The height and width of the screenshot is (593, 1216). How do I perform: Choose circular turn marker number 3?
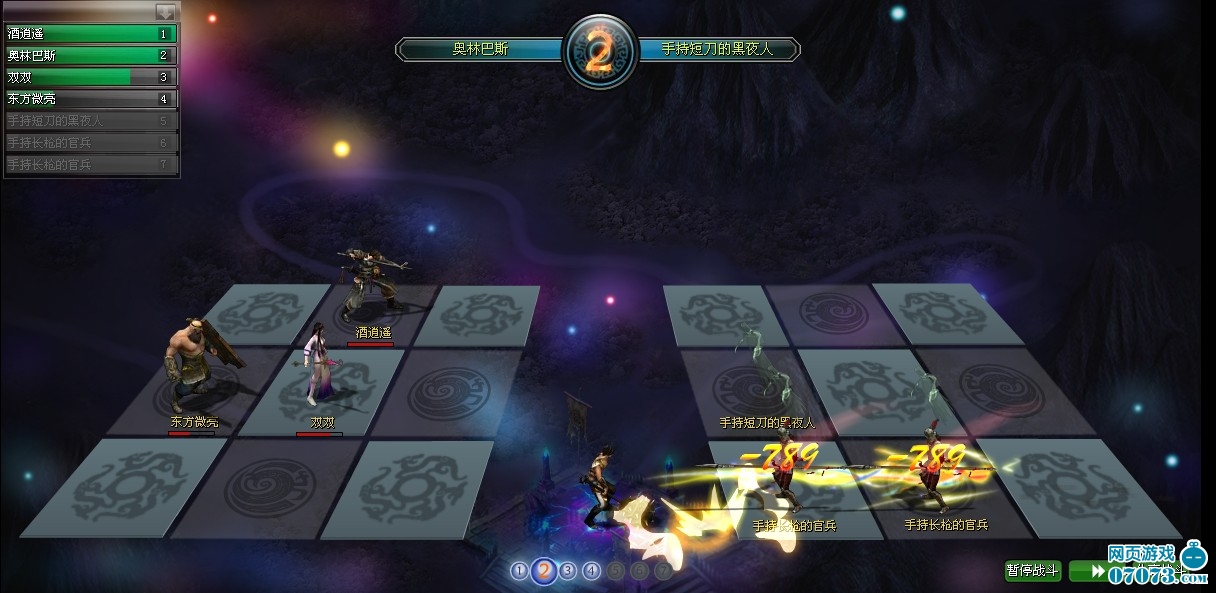point(568,571)
